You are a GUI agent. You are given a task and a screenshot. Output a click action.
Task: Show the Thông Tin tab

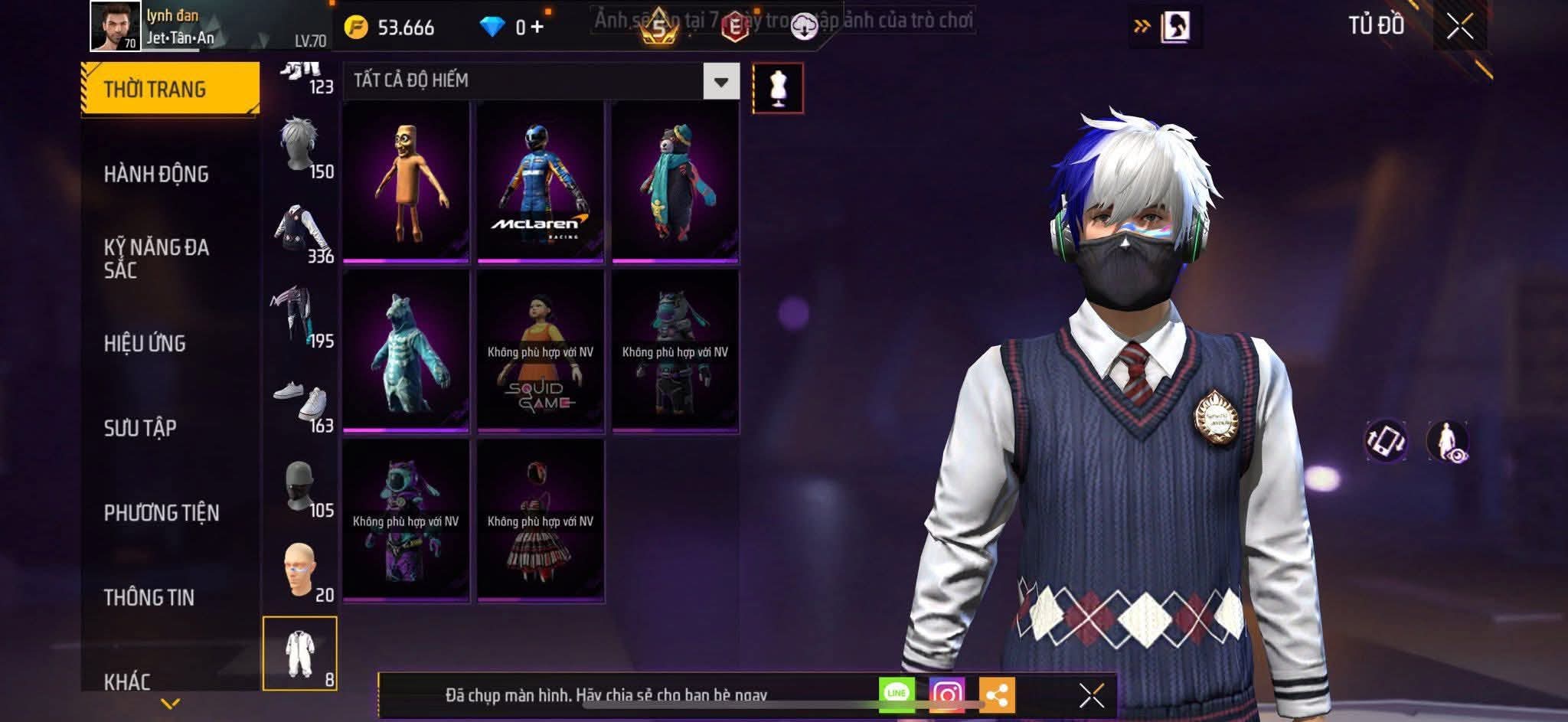pos(149,597)
